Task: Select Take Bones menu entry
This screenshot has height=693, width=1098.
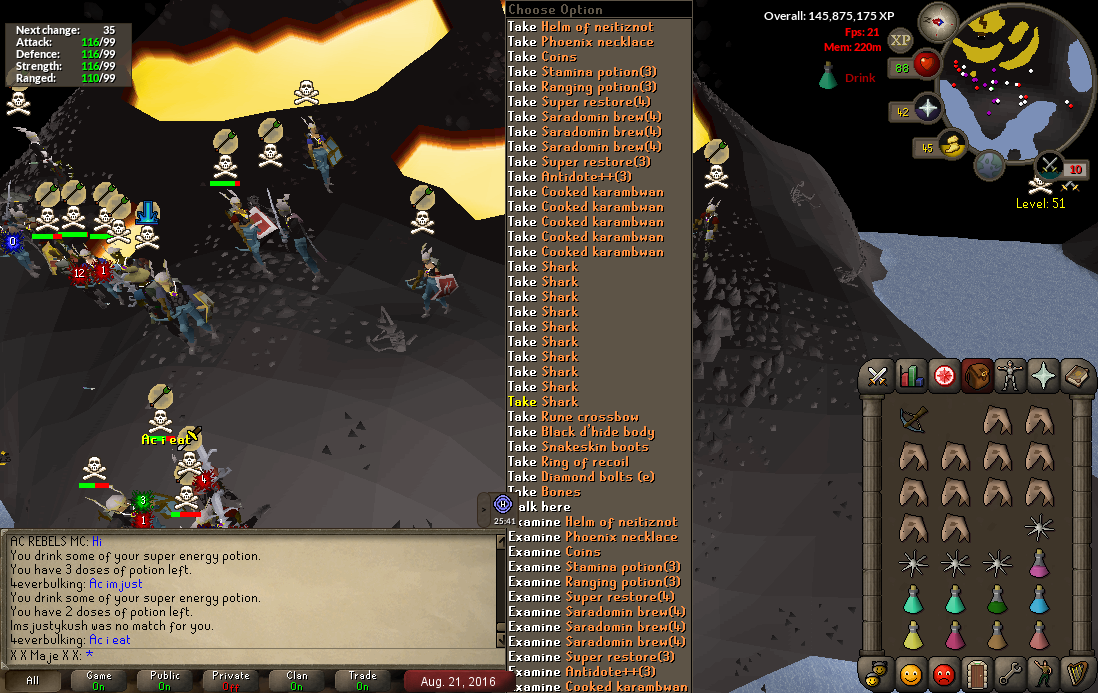Action: [x=545, y=492]
